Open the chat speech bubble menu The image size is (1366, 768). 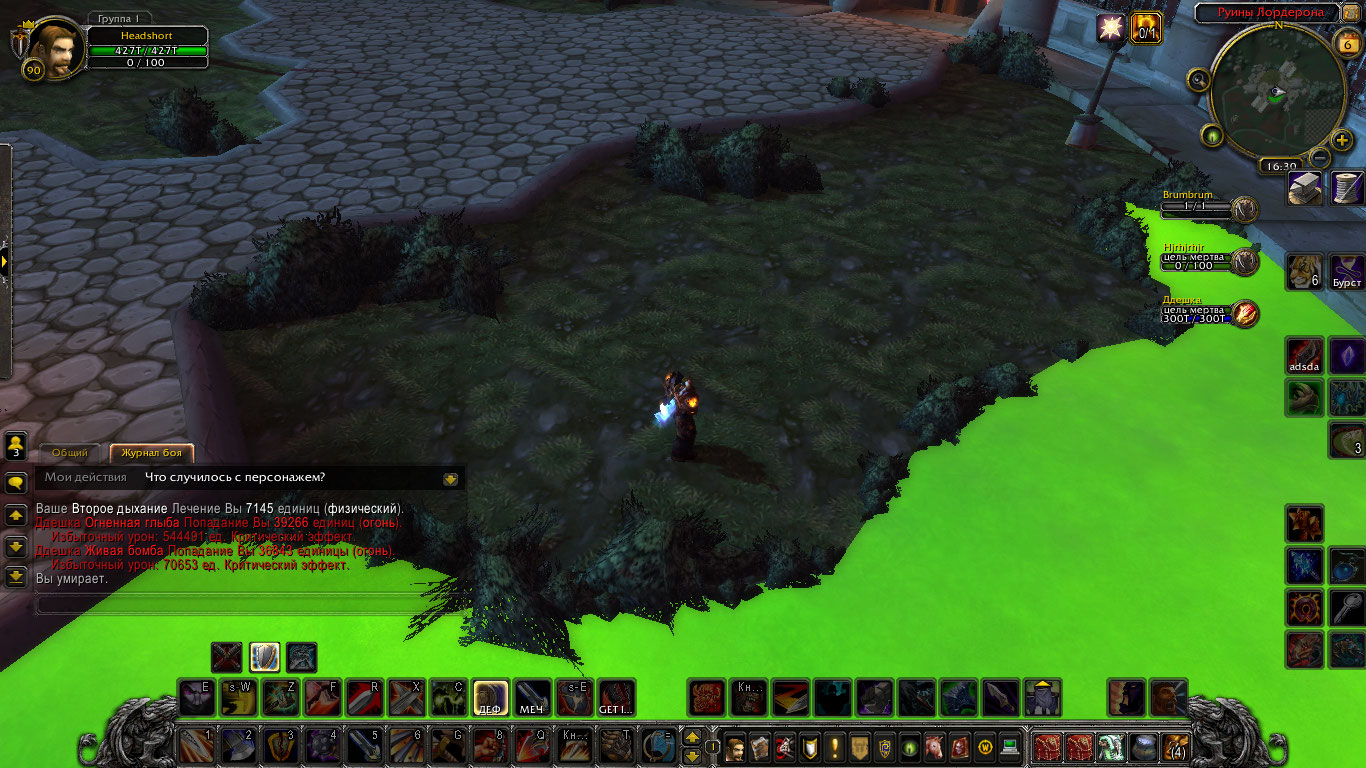click(16, 483)
